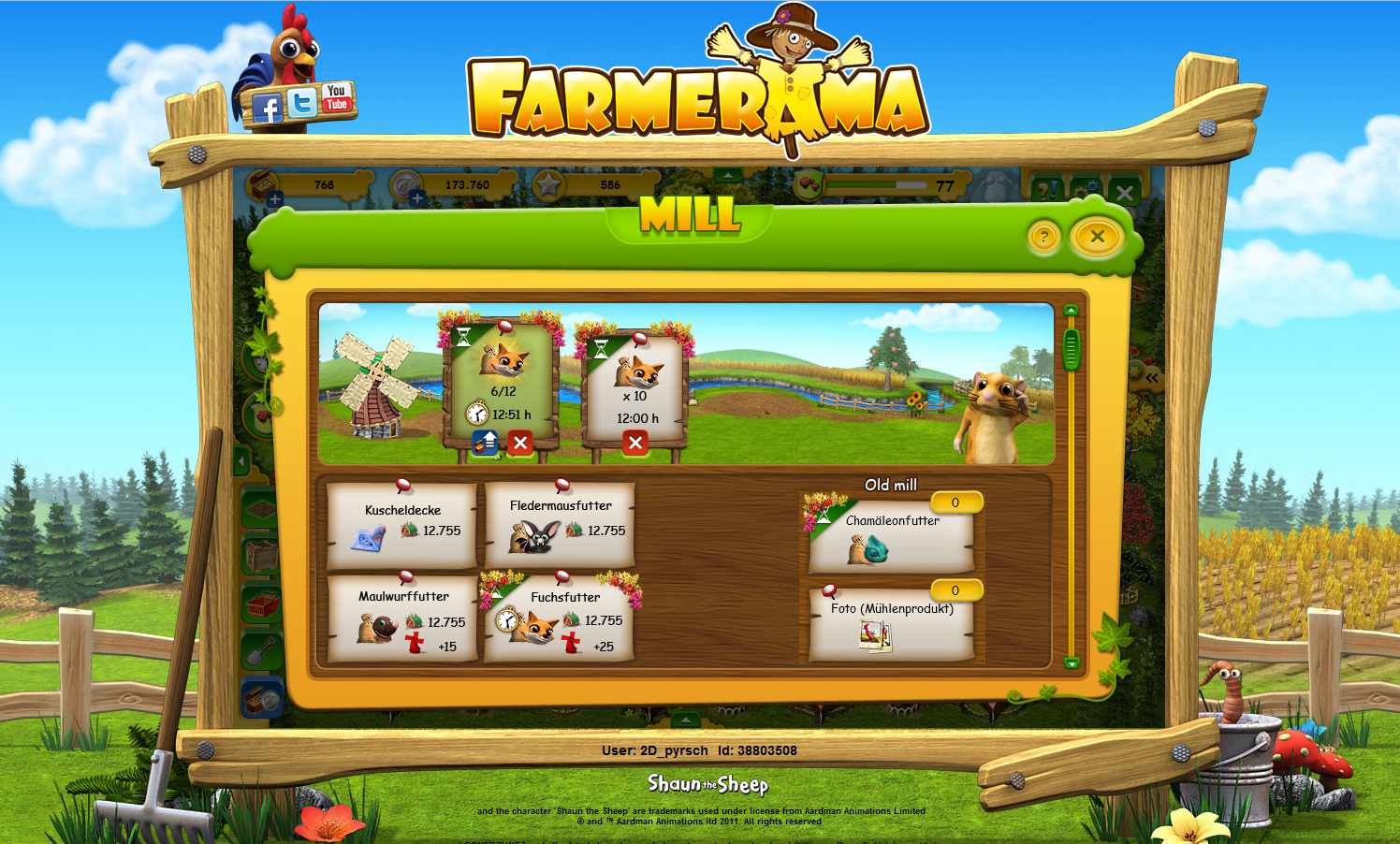
Task: Open the YouTube icon
Action: [x=336, y=97]
